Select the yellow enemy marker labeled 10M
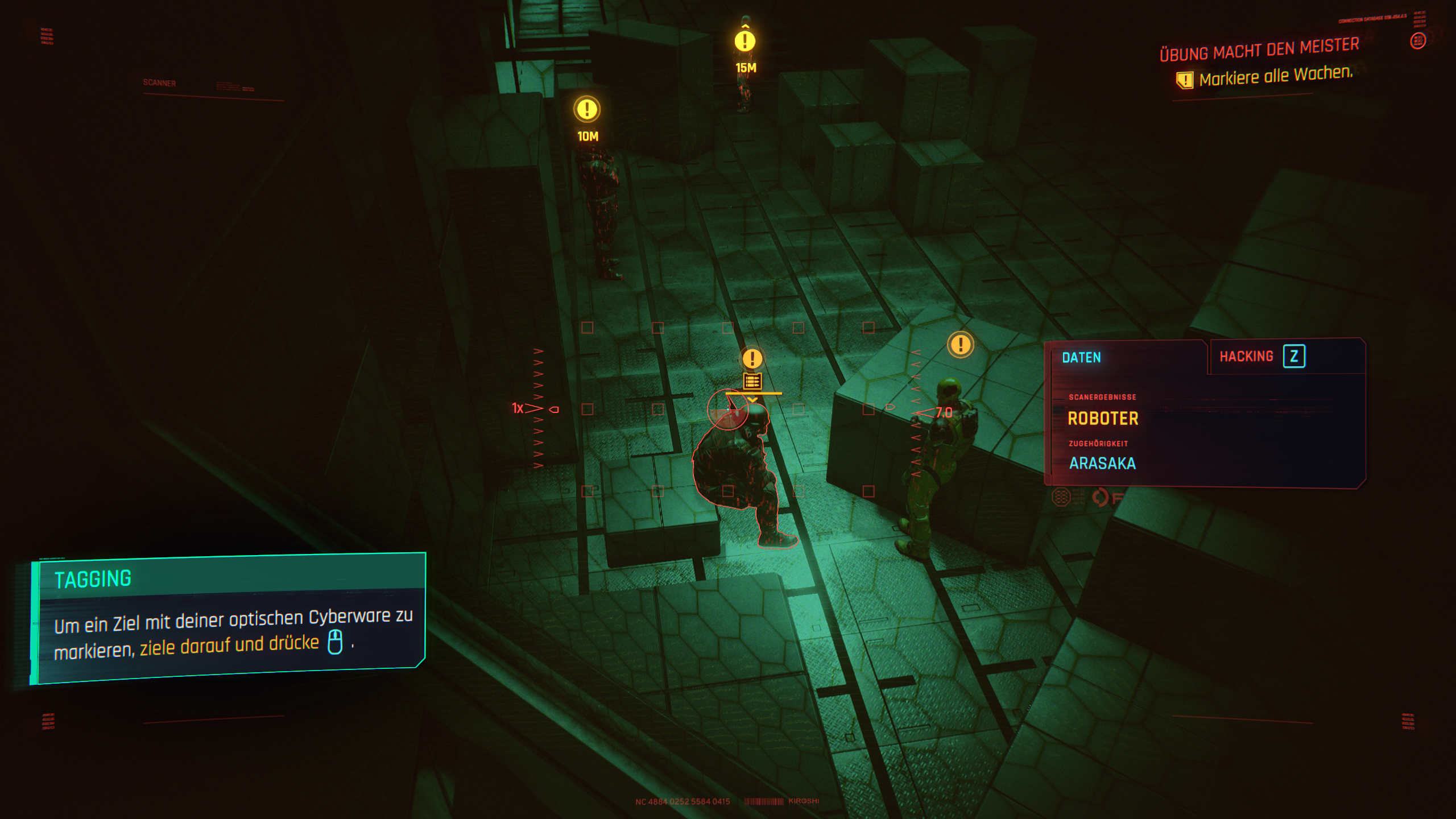 tap(586, 109)
